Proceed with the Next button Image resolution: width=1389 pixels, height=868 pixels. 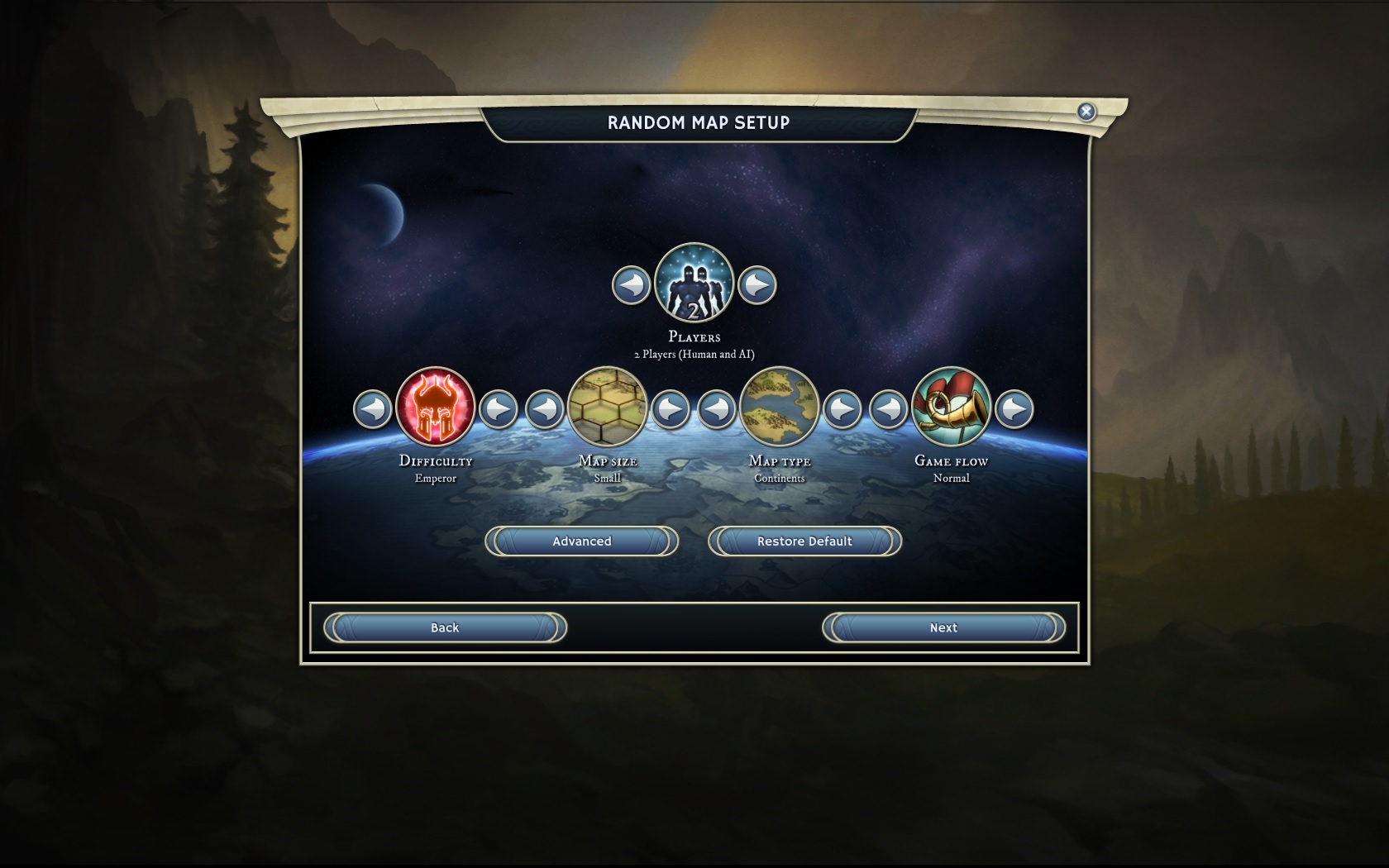(x=943, y=628)
